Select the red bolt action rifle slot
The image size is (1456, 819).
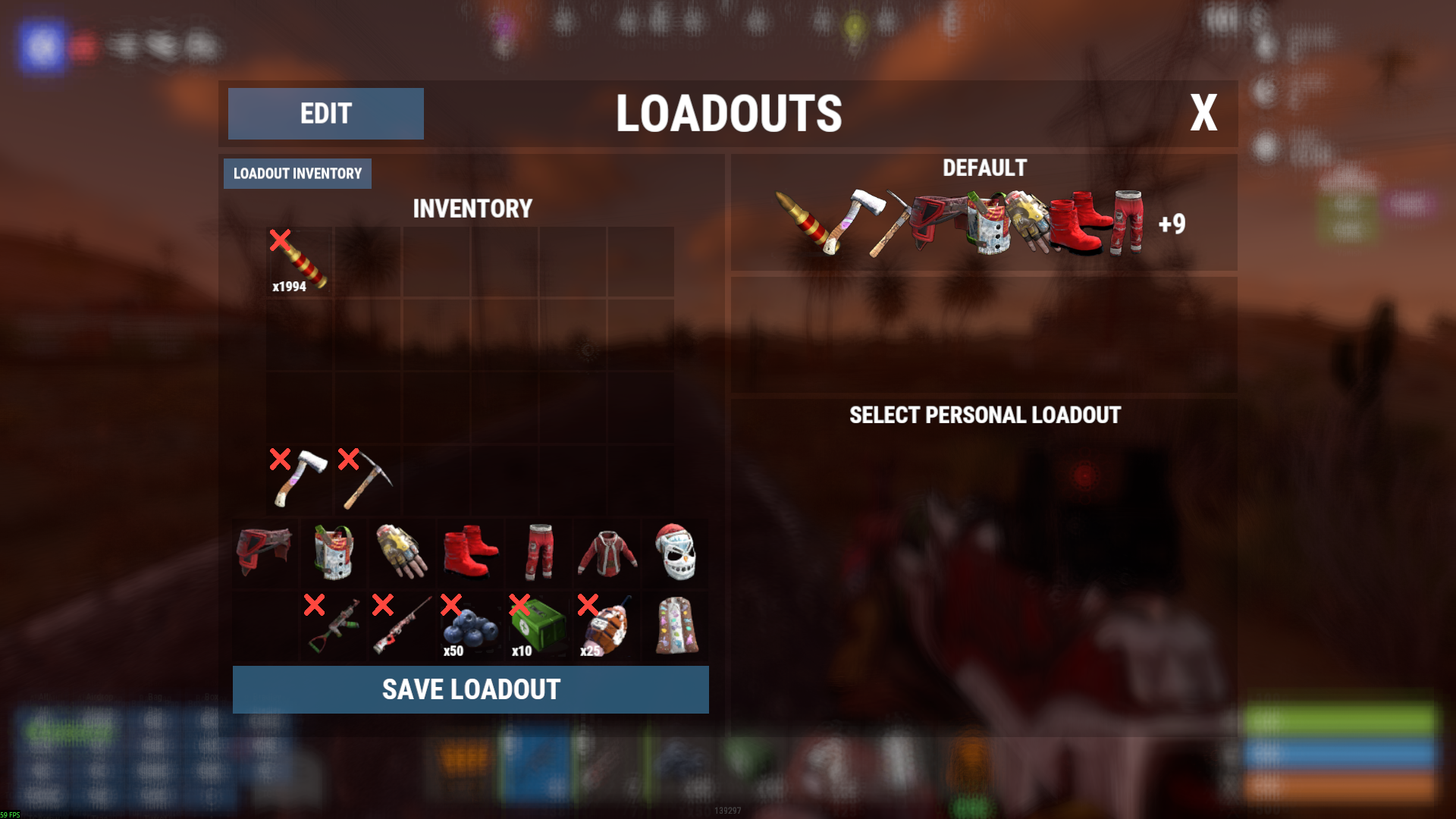point(402,626)
